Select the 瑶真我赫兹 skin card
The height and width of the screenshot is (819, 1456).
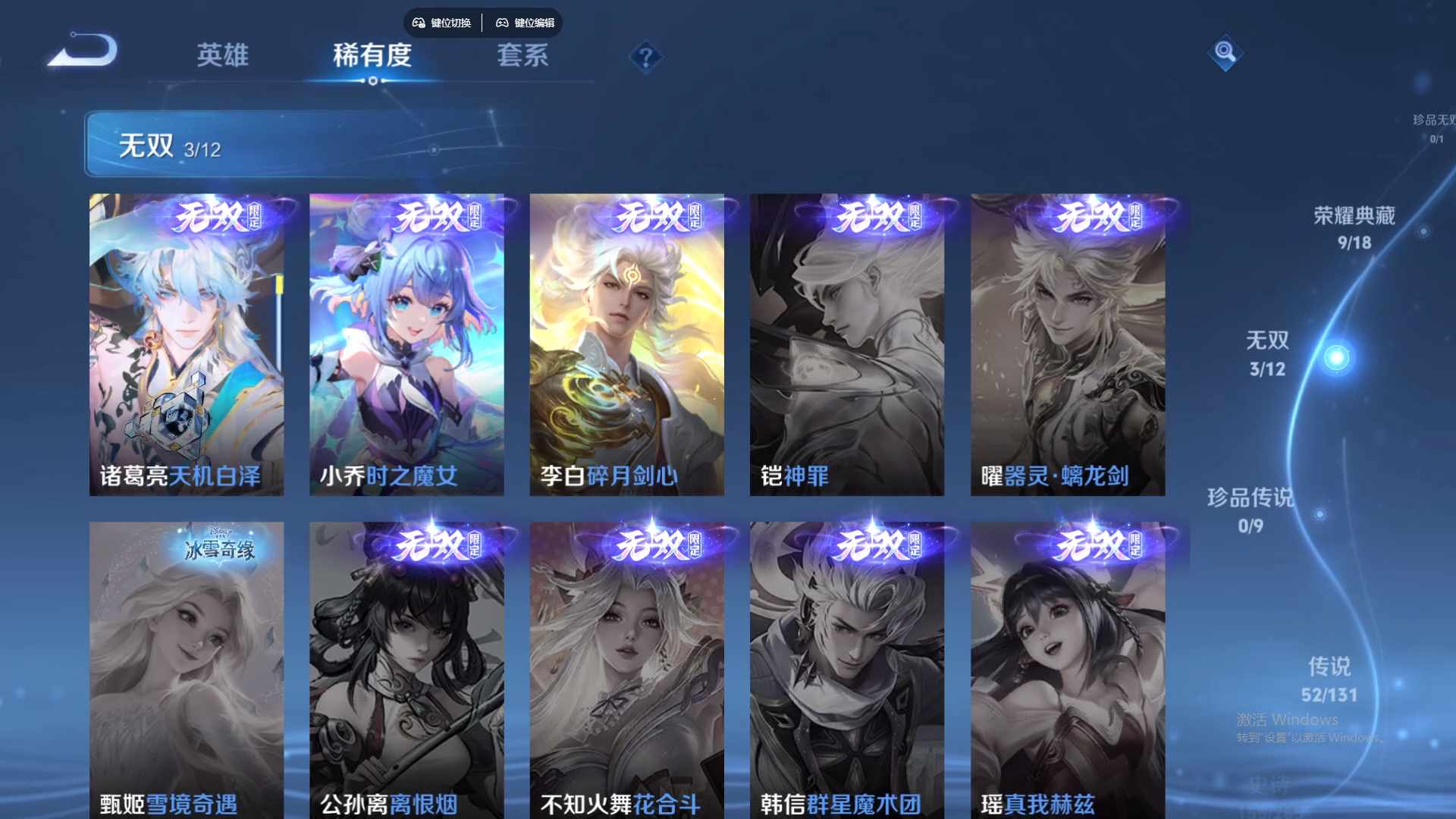click(1067, 667)
